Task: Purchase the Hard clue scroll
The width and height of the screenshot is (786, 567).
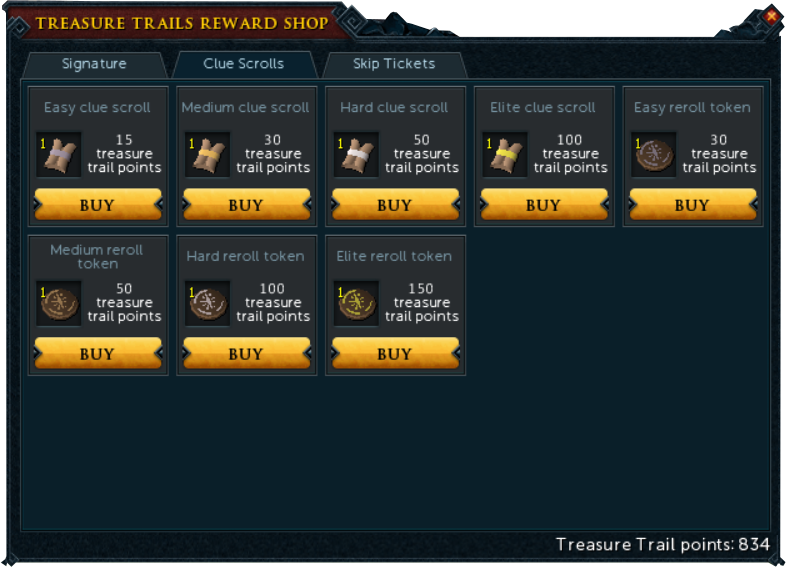Action: (394, 205)
